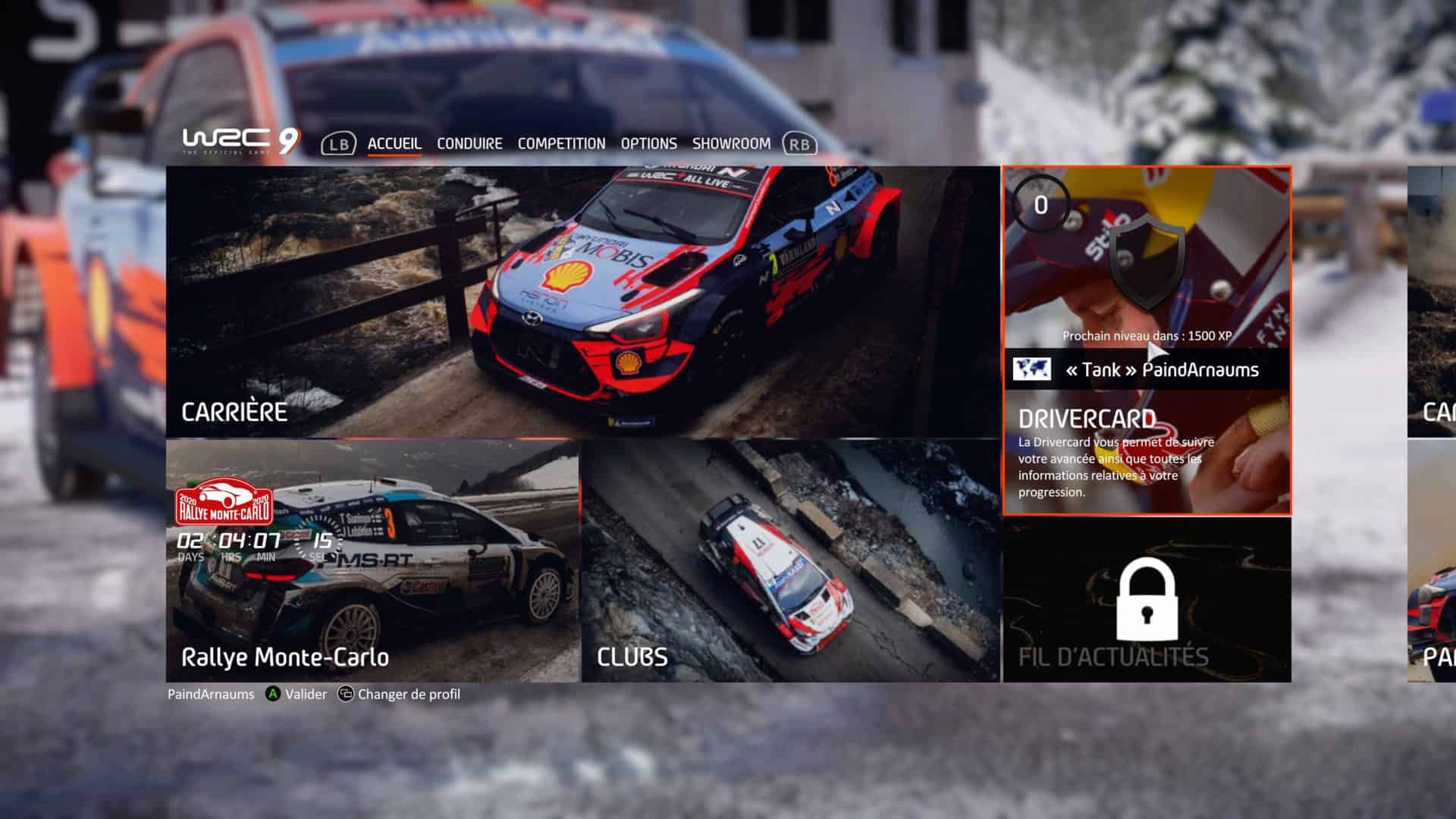Choose the Rallye Monte-Carlo event tile

click(372, 561)
